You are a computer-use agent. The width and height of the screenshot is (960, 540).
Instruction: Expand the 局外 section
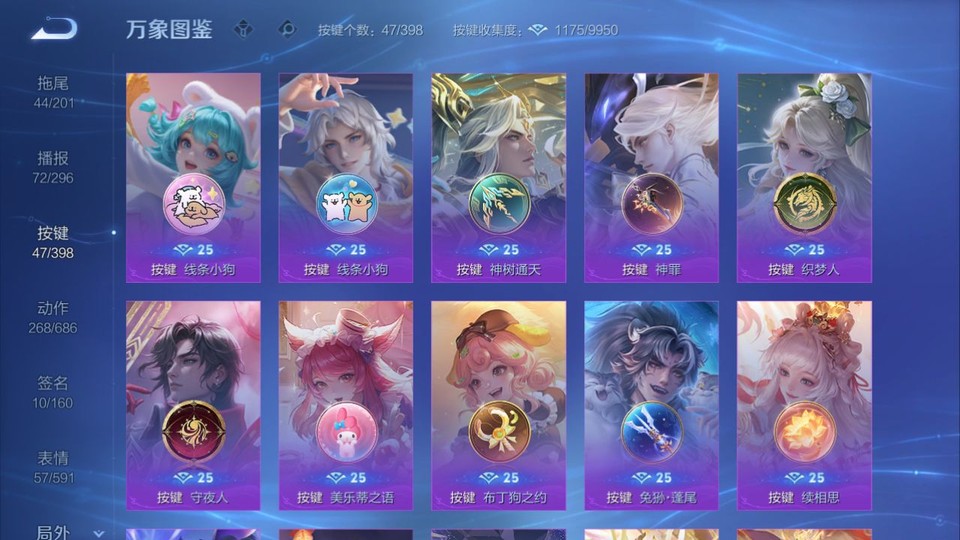click(64, 532)
